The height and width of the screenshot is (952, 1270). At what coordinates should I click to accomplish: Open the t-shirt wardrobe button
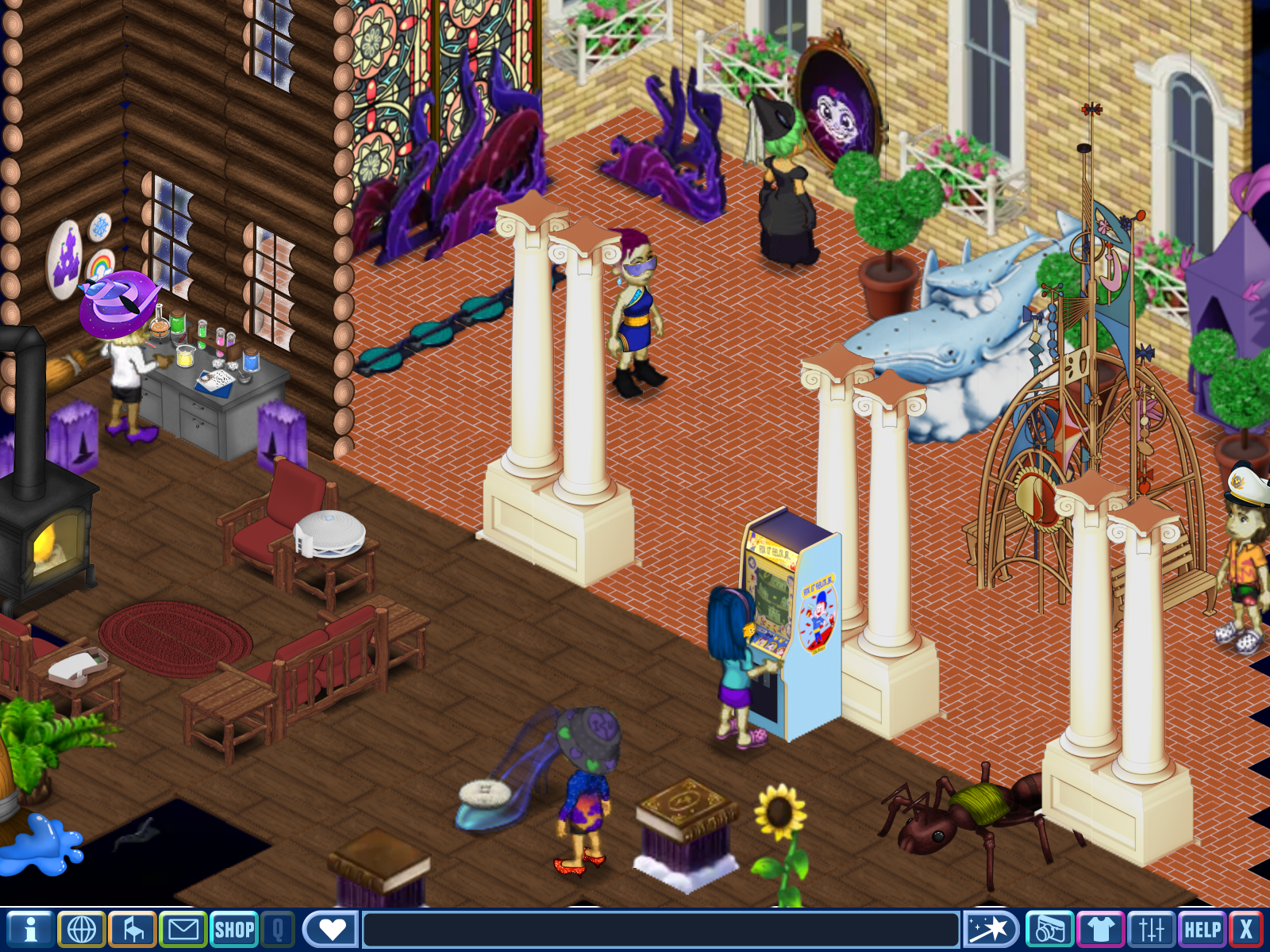1100,929
